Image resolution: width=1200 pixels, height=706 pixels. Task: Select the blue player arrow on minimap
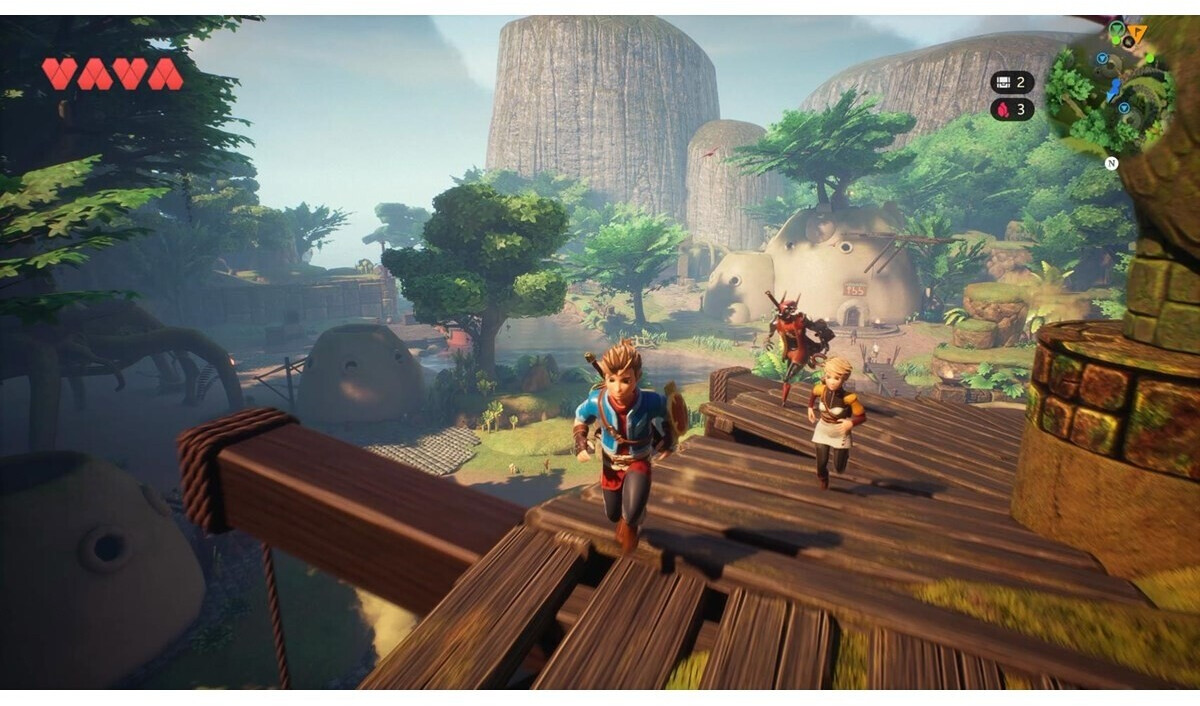click(1113, 92)
